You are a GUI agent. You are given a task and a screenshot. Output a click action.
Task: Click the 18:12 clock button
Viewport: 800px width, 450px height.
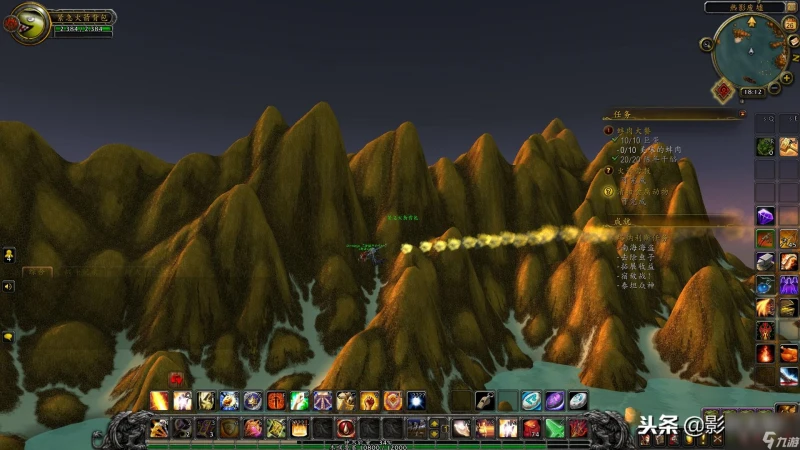click(x=751, y=92)
